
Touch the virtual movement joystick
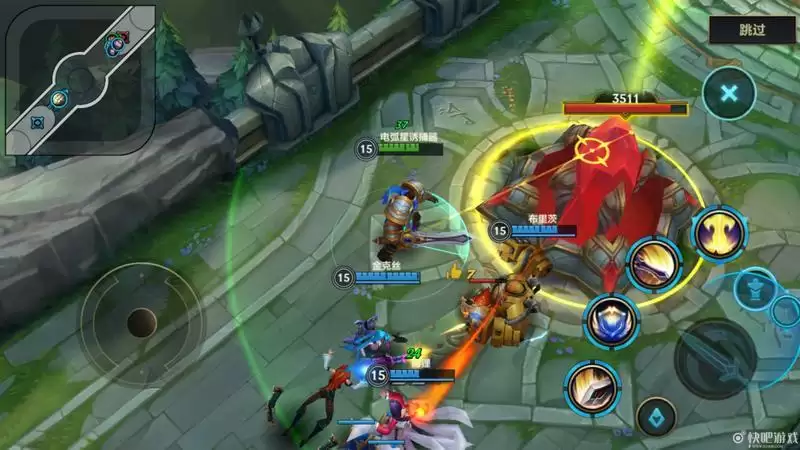click(141, 322)
